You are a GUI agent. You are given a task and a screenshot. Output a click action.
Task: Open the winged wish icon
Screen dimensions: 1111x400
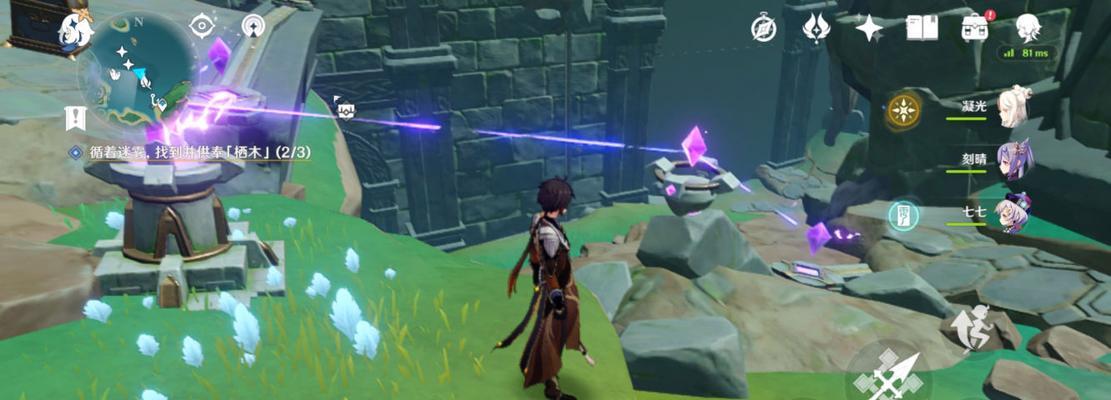[817, 28]
